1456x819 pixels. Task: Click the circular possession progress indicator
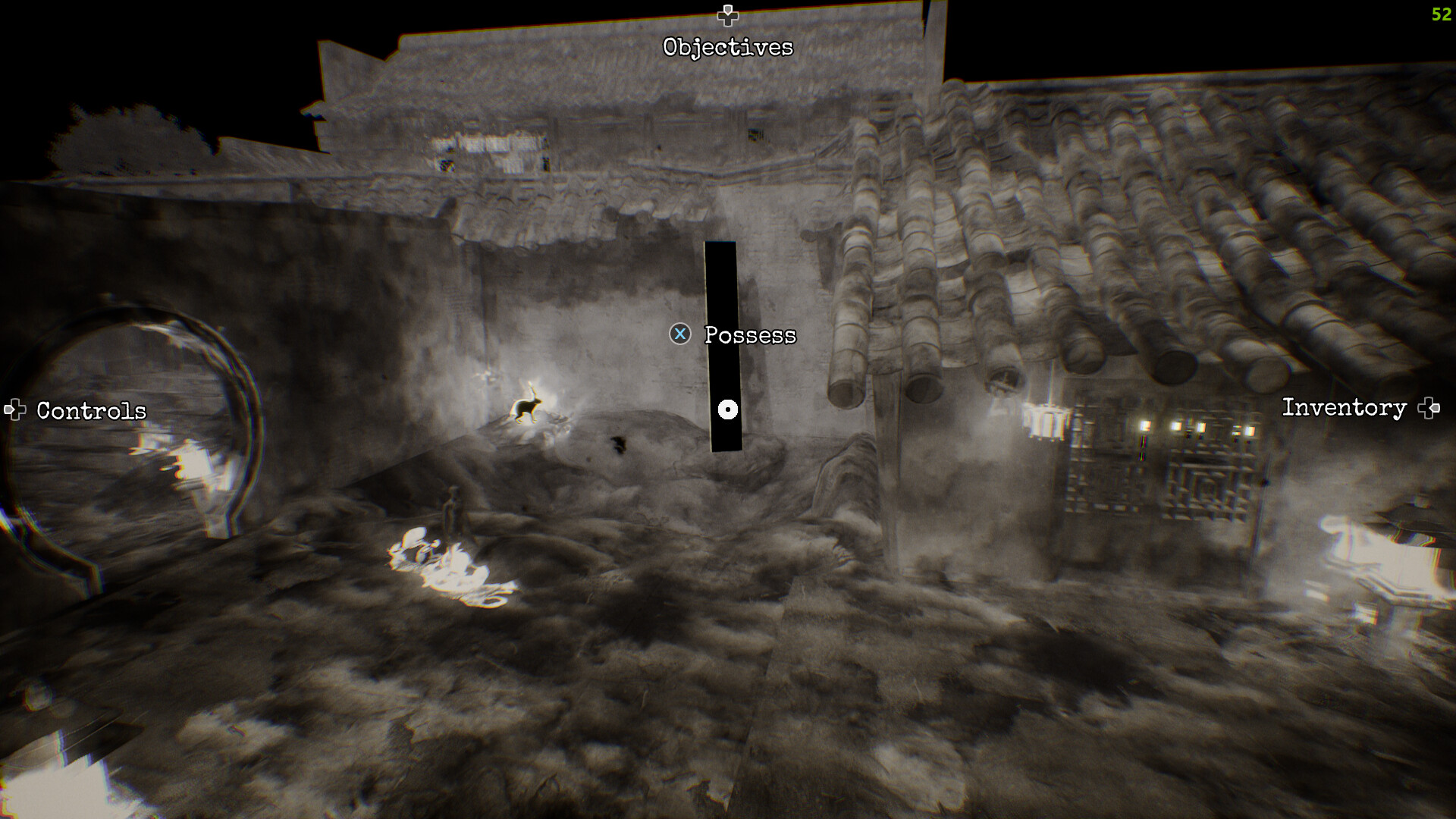(728, 409)
